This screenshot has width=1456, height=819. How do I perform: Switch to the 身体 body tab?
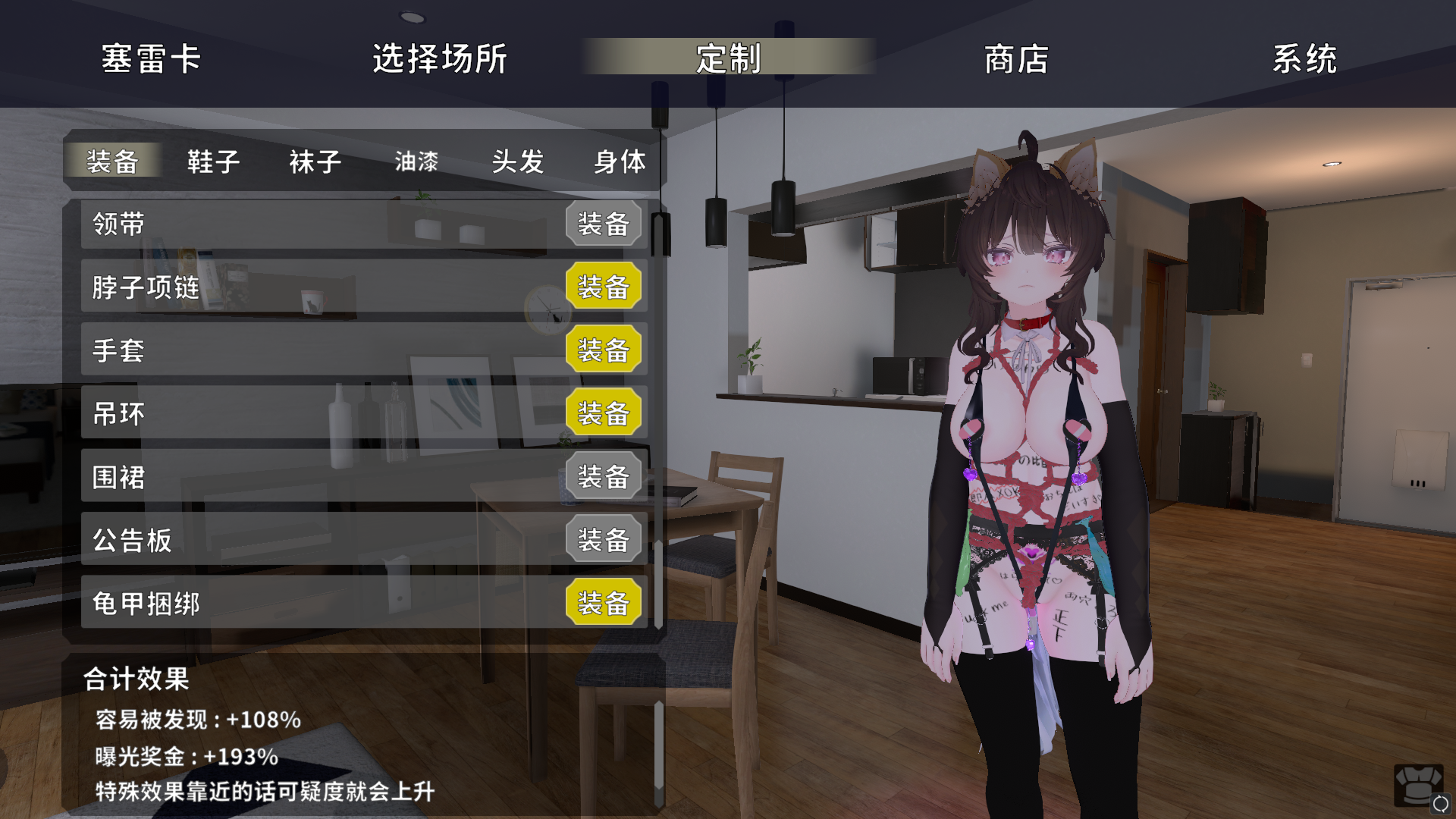tap(620, 161)
